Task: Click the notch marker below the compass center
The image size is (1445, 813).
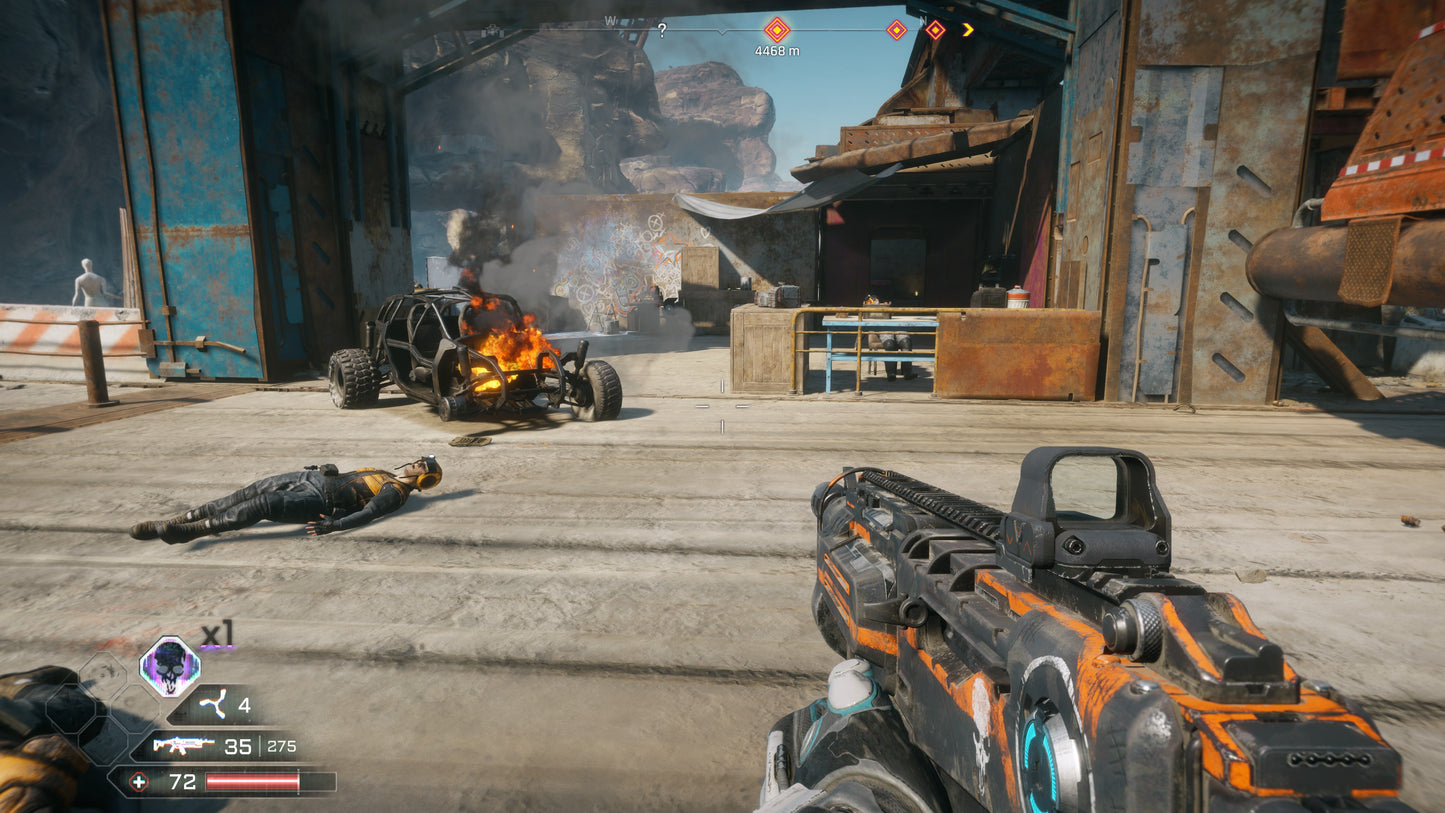Action: click(x=721, y=32)
